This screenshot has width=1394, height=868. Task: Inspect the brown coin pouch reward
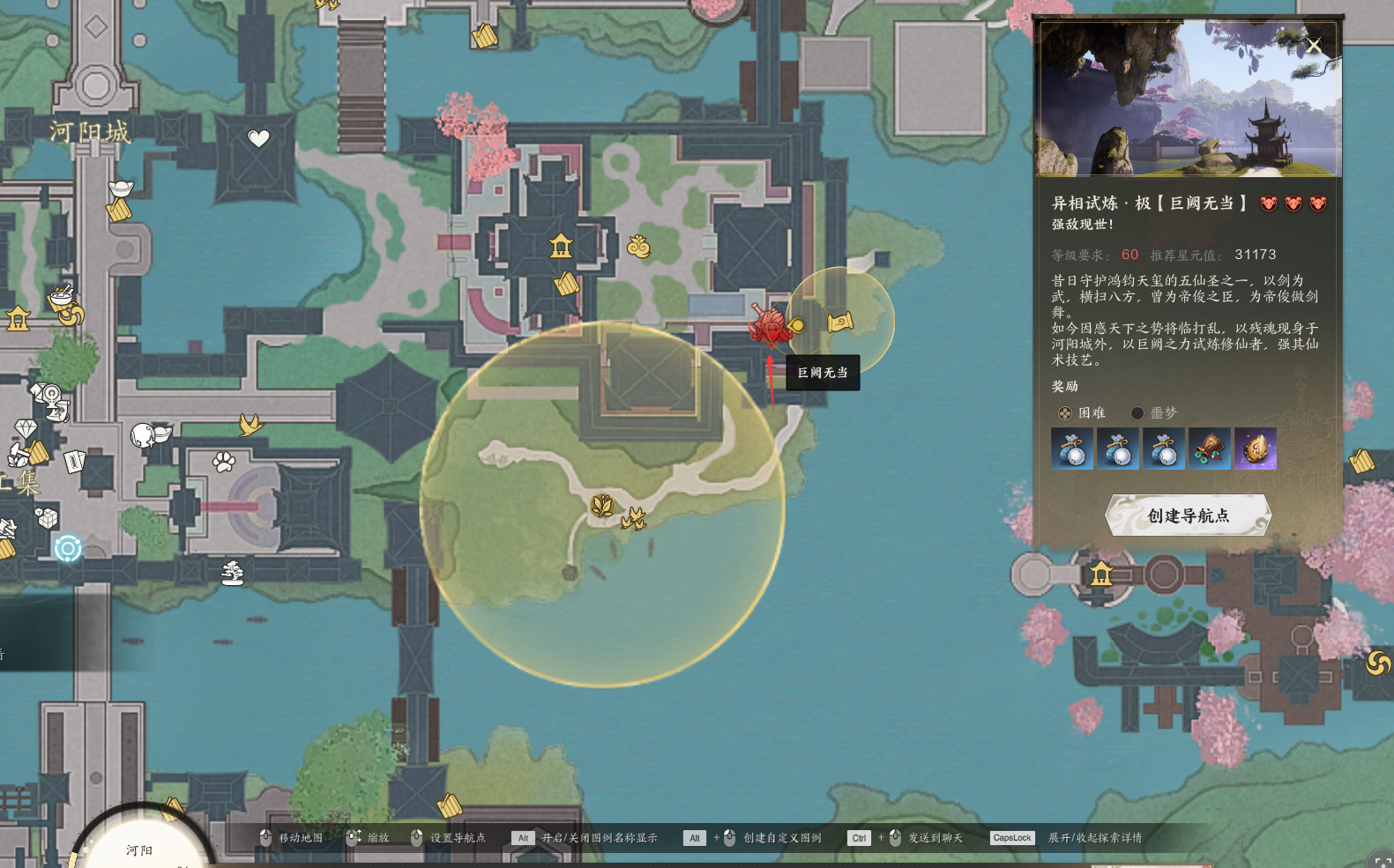(1209, 449)
